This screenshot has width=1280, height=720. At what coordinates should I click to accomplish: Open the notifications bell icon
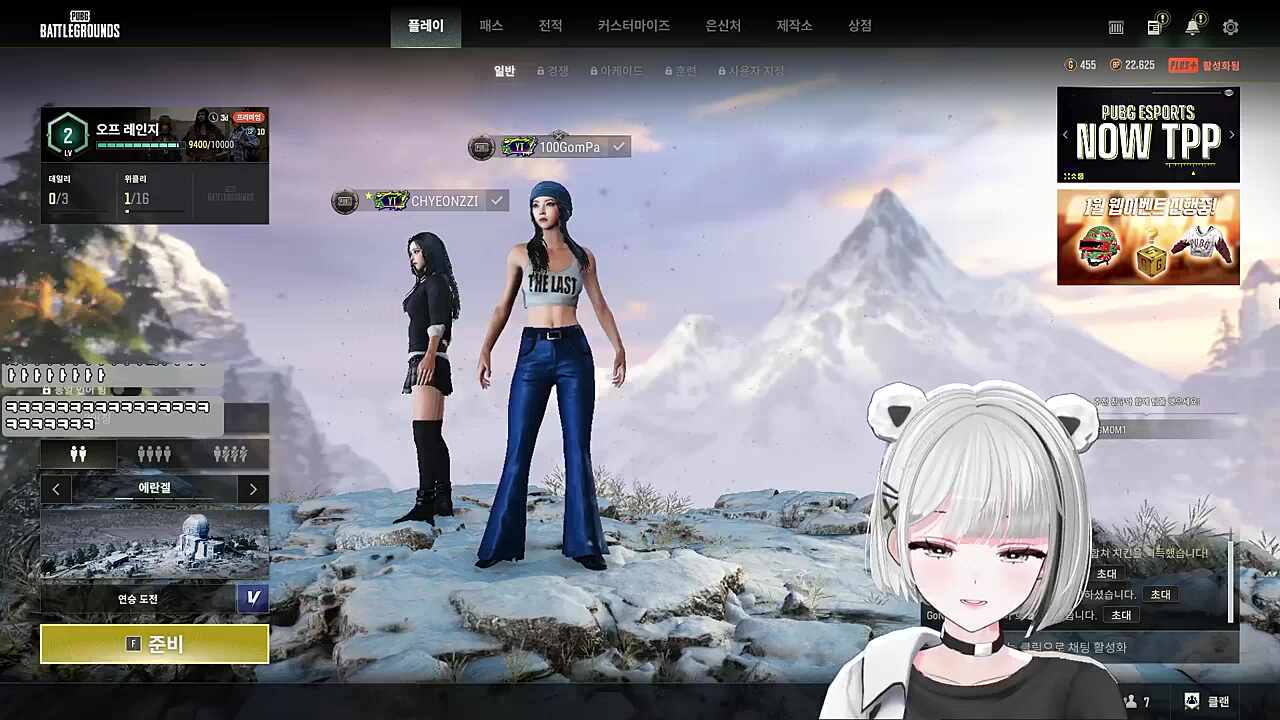1193,27
